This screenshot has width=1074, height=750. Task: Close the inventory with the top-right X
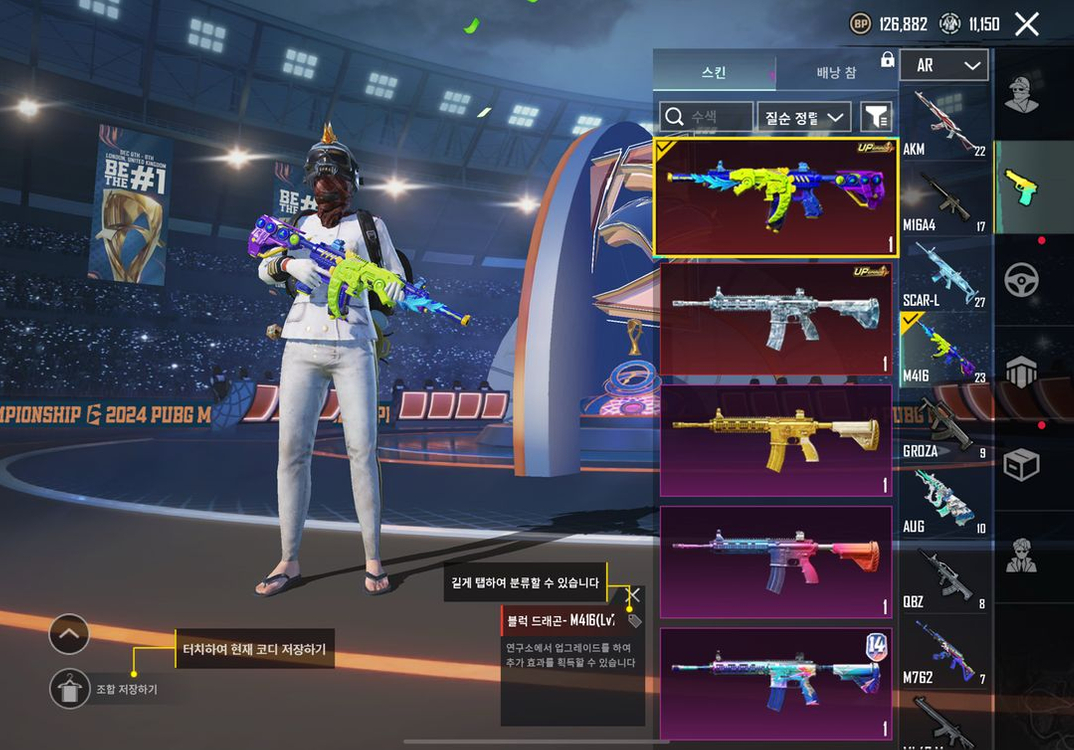1027,24
